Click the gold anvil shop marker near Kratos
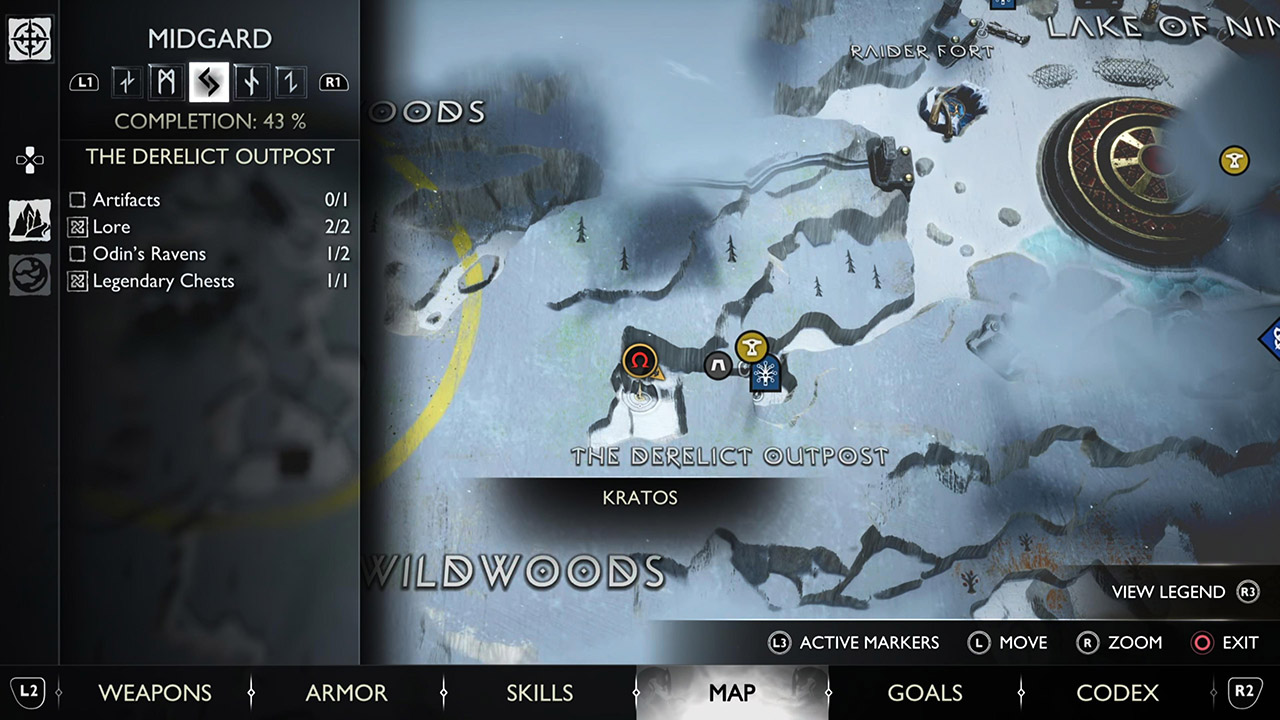This screenshot has height=720, width=1280. point(750,347)
